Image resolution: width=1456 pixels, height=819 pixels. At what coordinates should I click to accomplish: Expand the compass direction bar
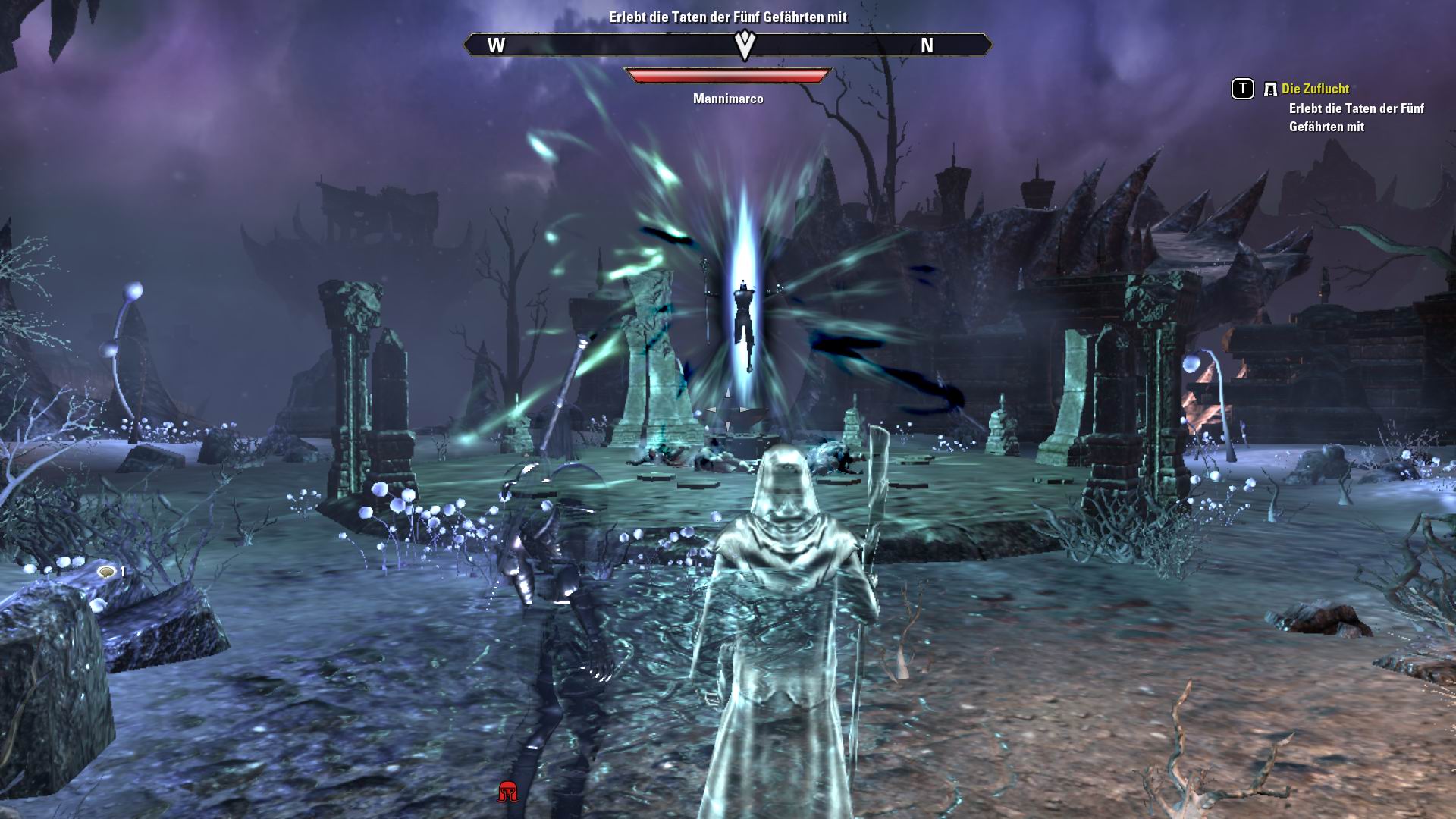pos(728,45)
